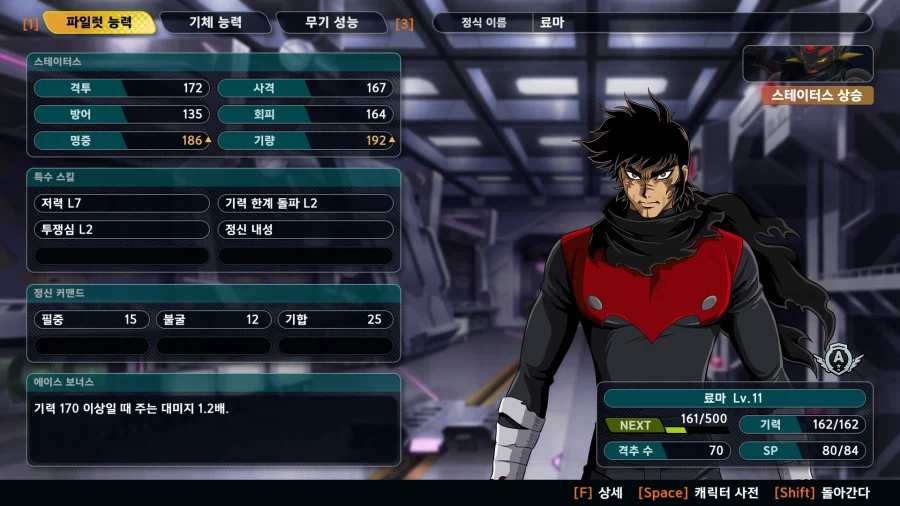
Task: Click the 투쟁심 L2 skill entry
Action: coord(122,229)
